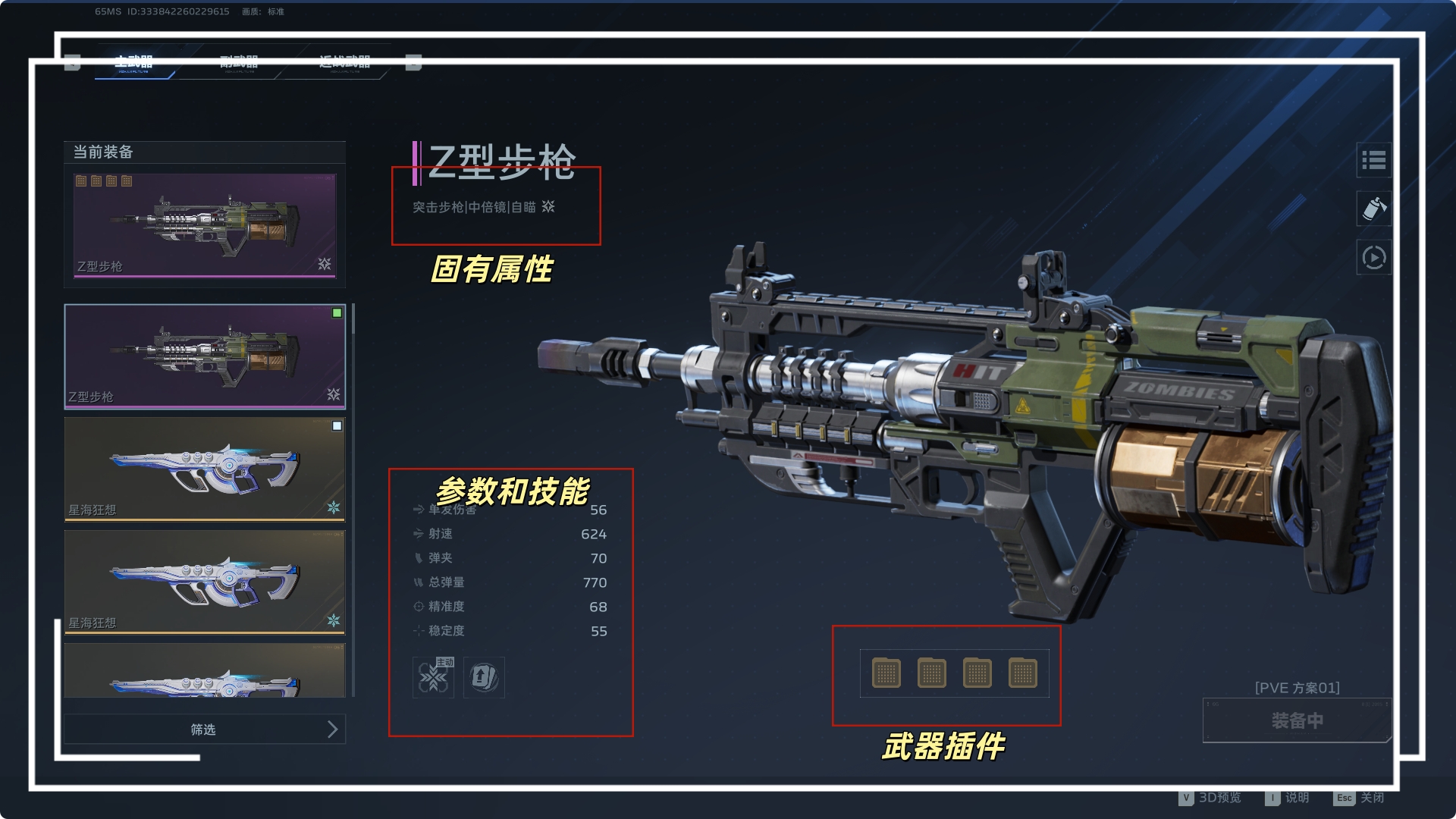This screenshot has width=1456, height=819.
Task: Click the left weapon category arrow
Action: coord(73,63)
